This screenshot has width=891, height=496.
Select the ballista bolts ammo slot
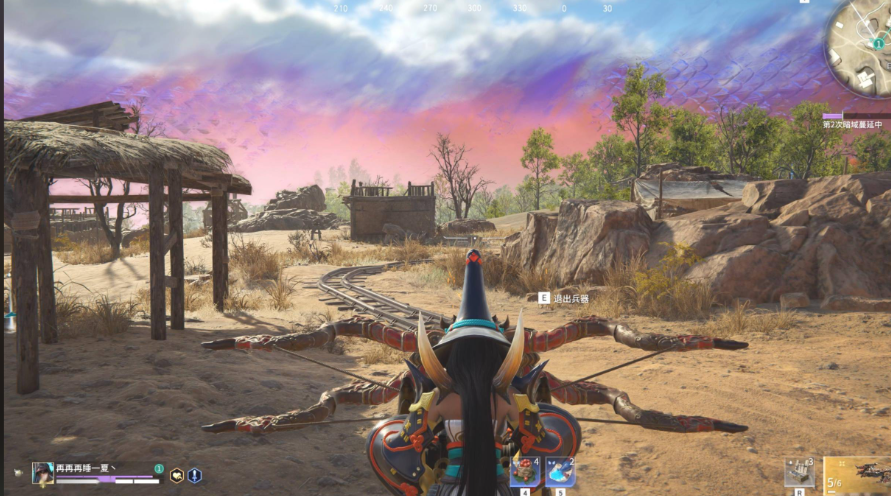click(800, 472)
